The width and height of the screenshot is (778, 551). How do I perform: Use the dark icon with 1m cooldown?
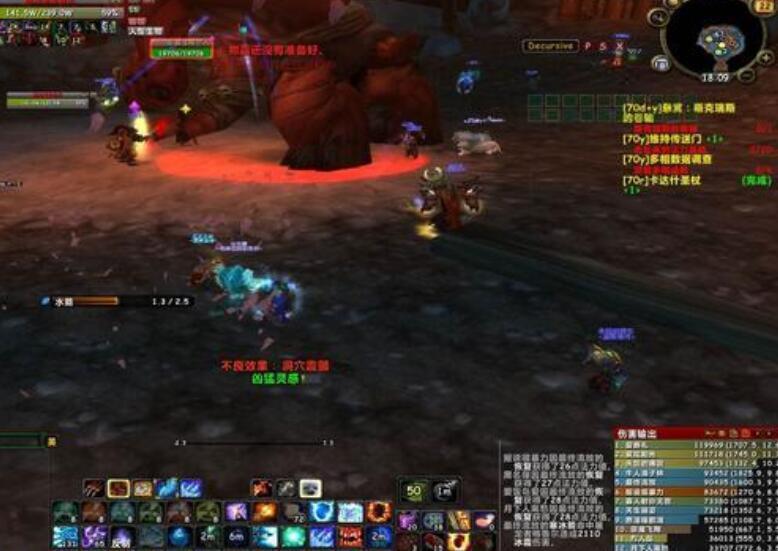click(445, 490)
